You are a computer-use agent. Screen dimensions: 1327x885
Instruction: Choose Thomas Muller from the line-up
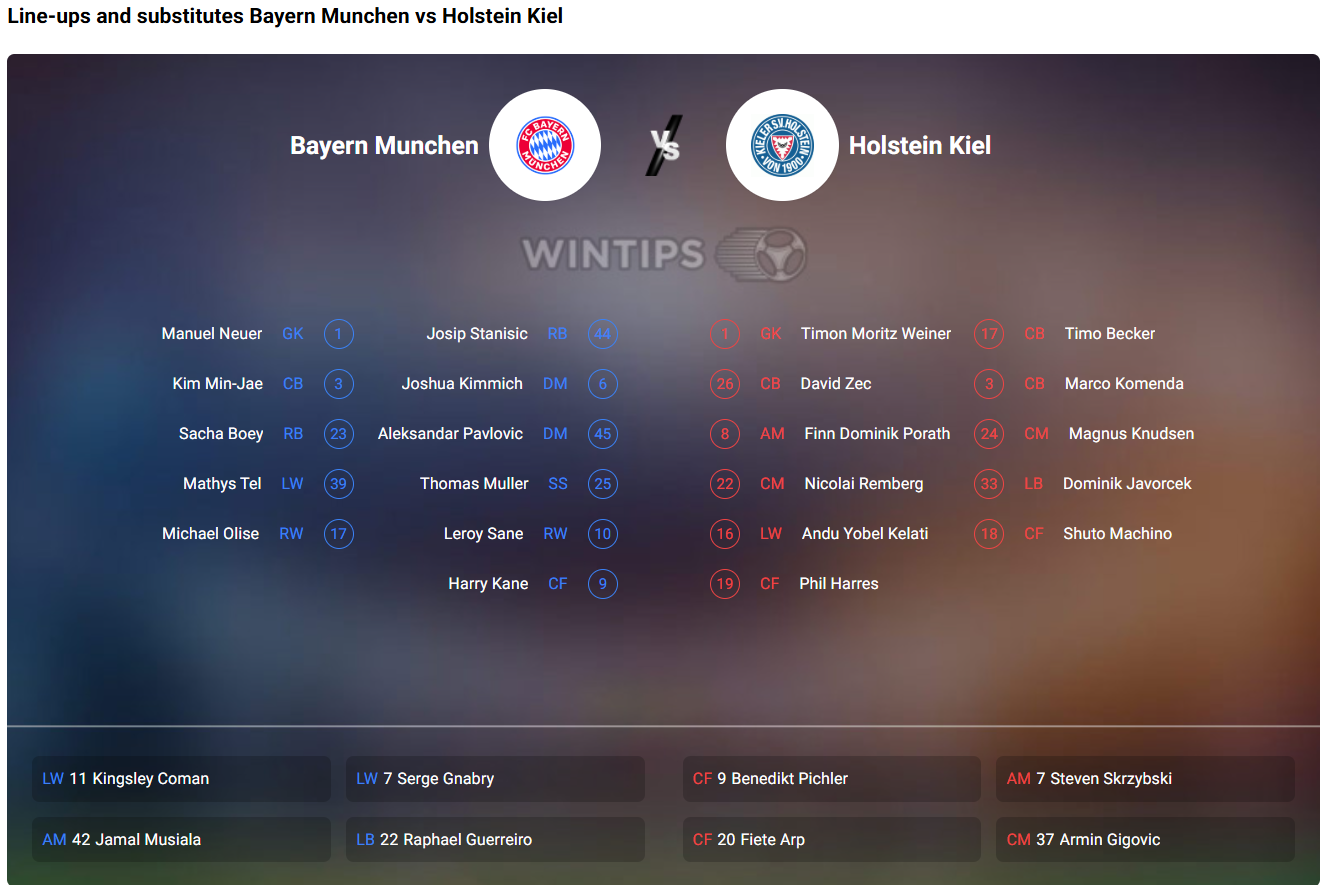point(474,484)
